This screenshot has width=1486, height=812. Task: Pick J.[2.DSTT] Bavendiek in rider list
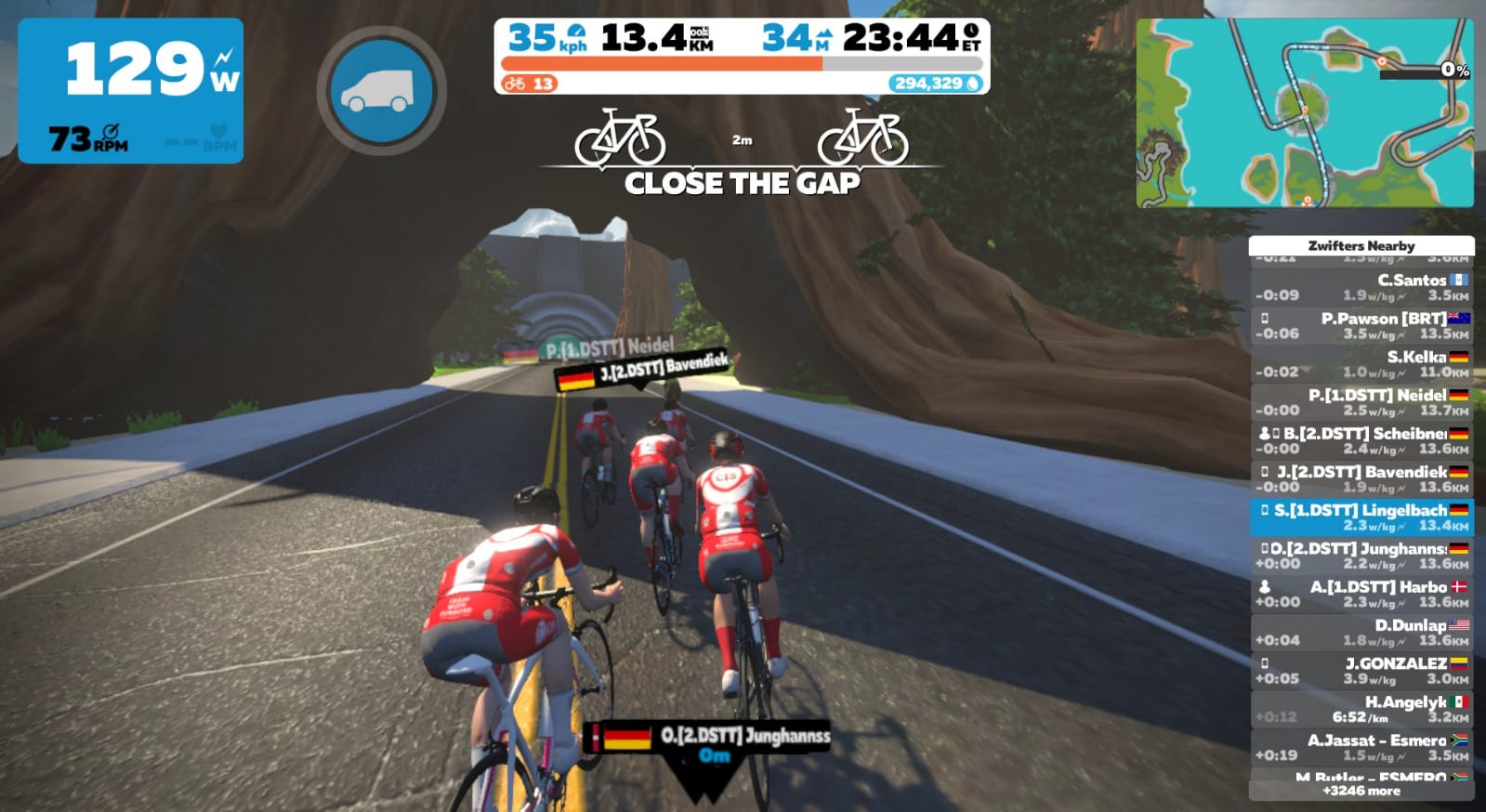(x=1361, y=478)
